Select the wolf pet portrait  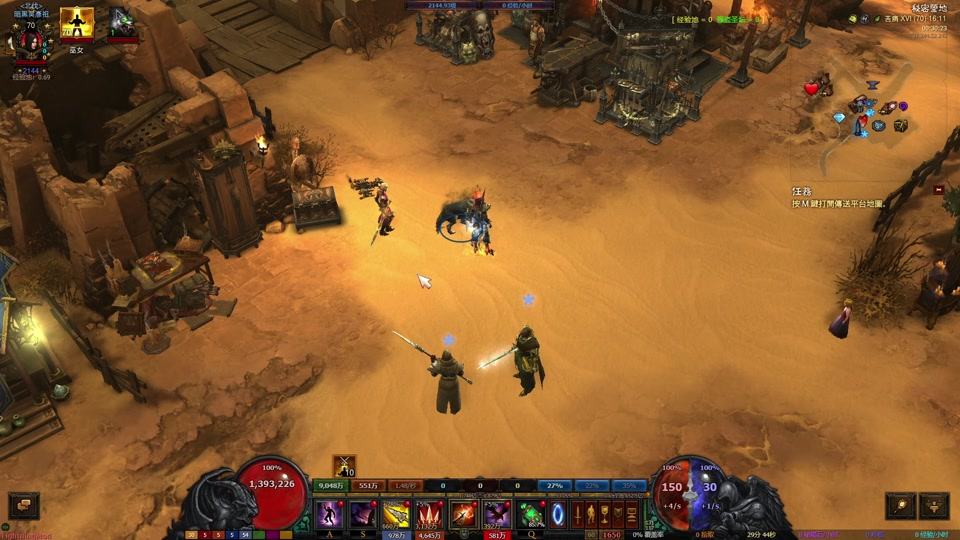tap(121, 22)
